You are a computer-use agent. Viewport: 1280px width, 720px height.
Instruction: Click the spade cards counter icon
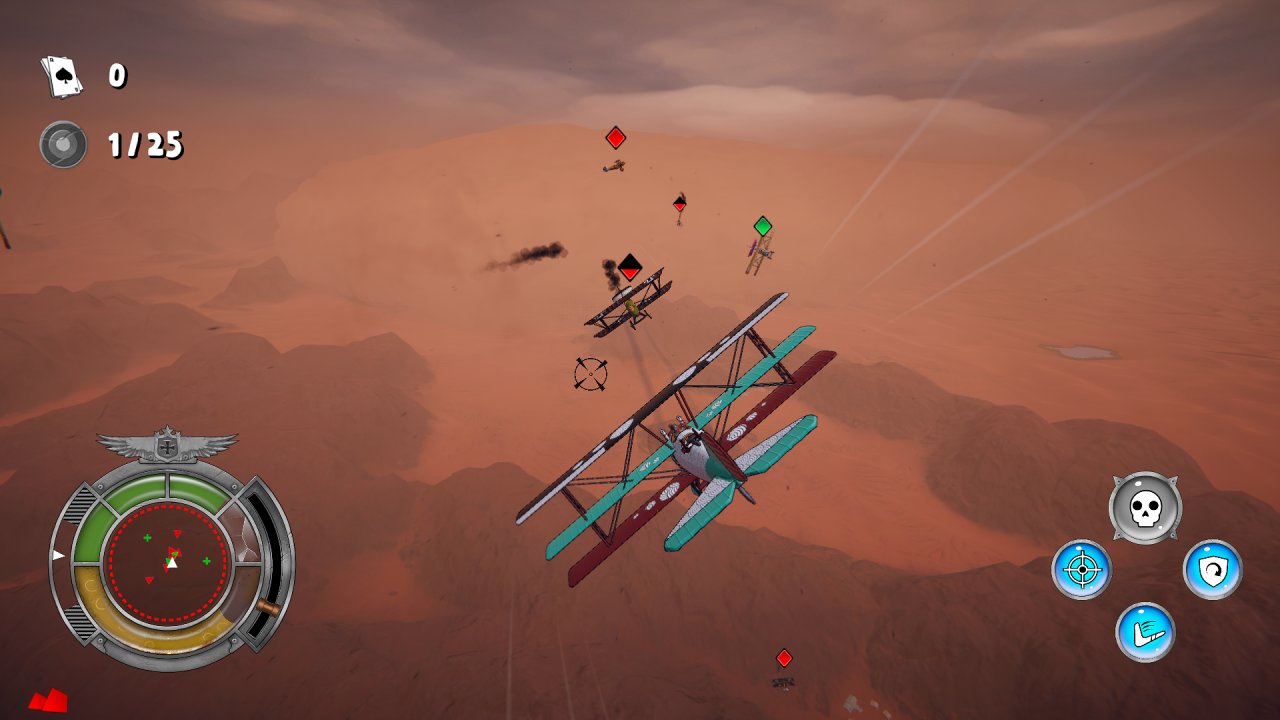pyautogui.click(x=62, y=75)
